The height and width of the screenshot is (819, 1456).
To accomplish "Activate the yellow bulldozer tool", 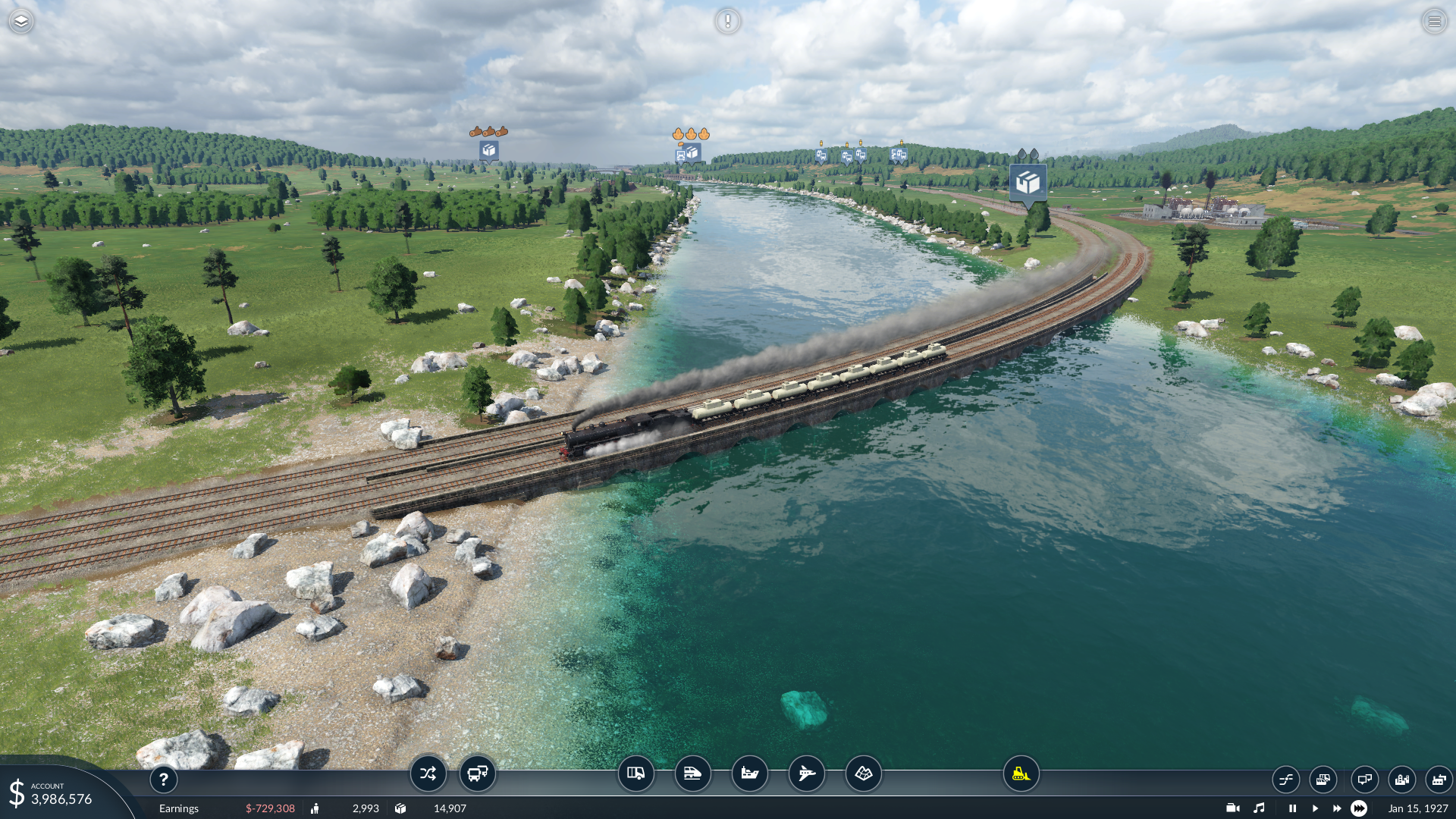I will pyautogui.click(x=1021, y=773).
